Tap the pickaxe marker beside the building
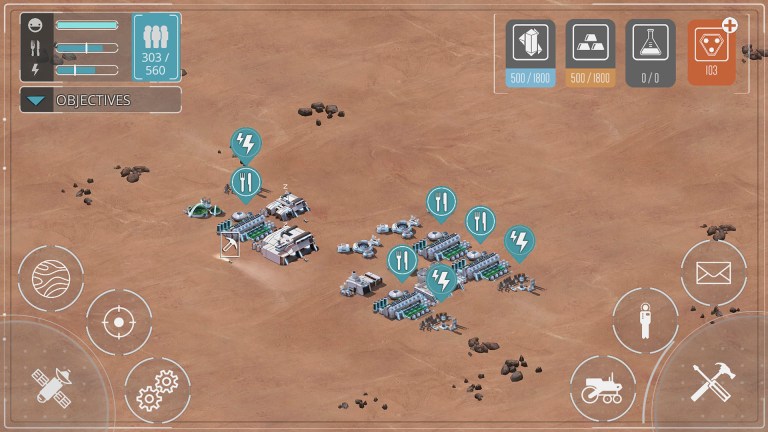Screen dimensions: 768x432 click(x=230, y=245)
